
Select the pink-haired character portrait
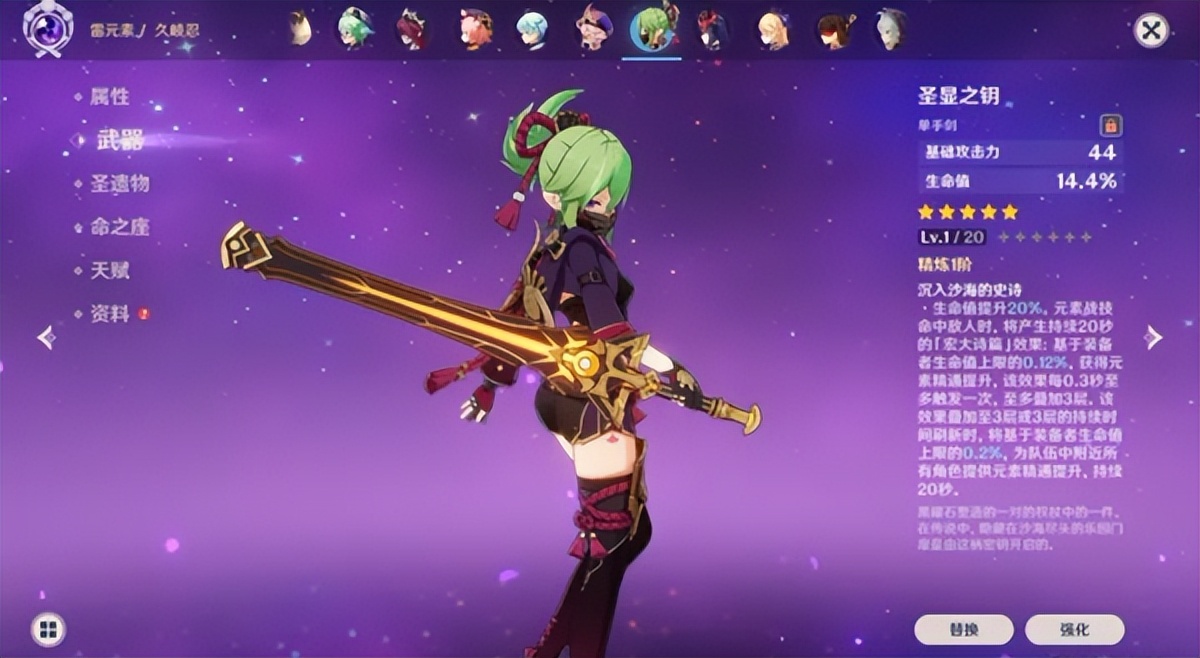[x=476, y=29]
